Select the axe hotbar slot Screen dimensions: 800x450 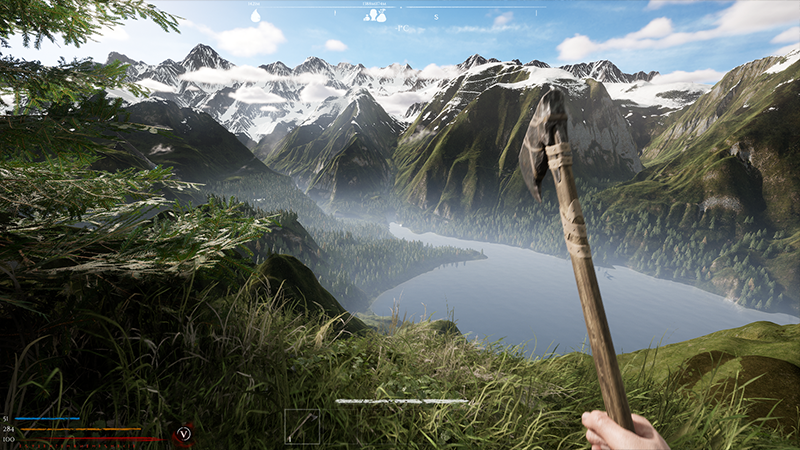pos(301,426)
